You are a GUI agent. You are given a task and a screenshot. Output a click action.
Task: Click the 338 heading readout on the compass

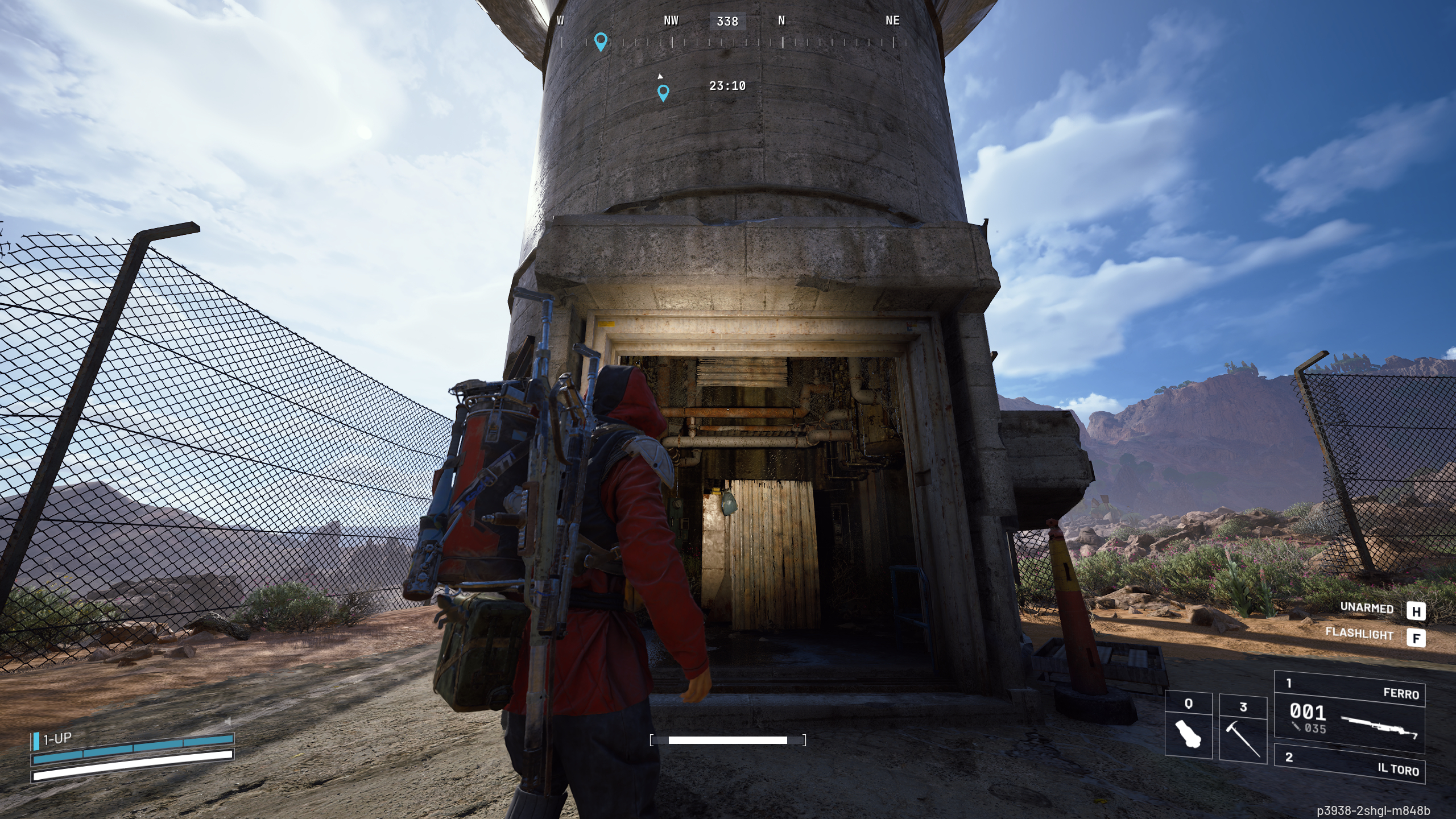(727, 22)
